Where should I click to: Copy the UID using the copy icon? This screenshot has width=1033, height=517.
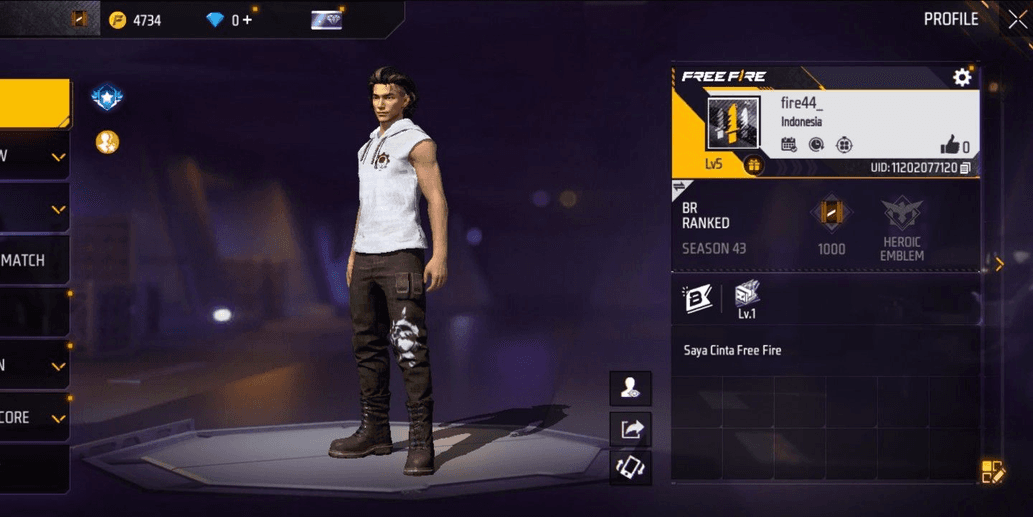(965, 168)
